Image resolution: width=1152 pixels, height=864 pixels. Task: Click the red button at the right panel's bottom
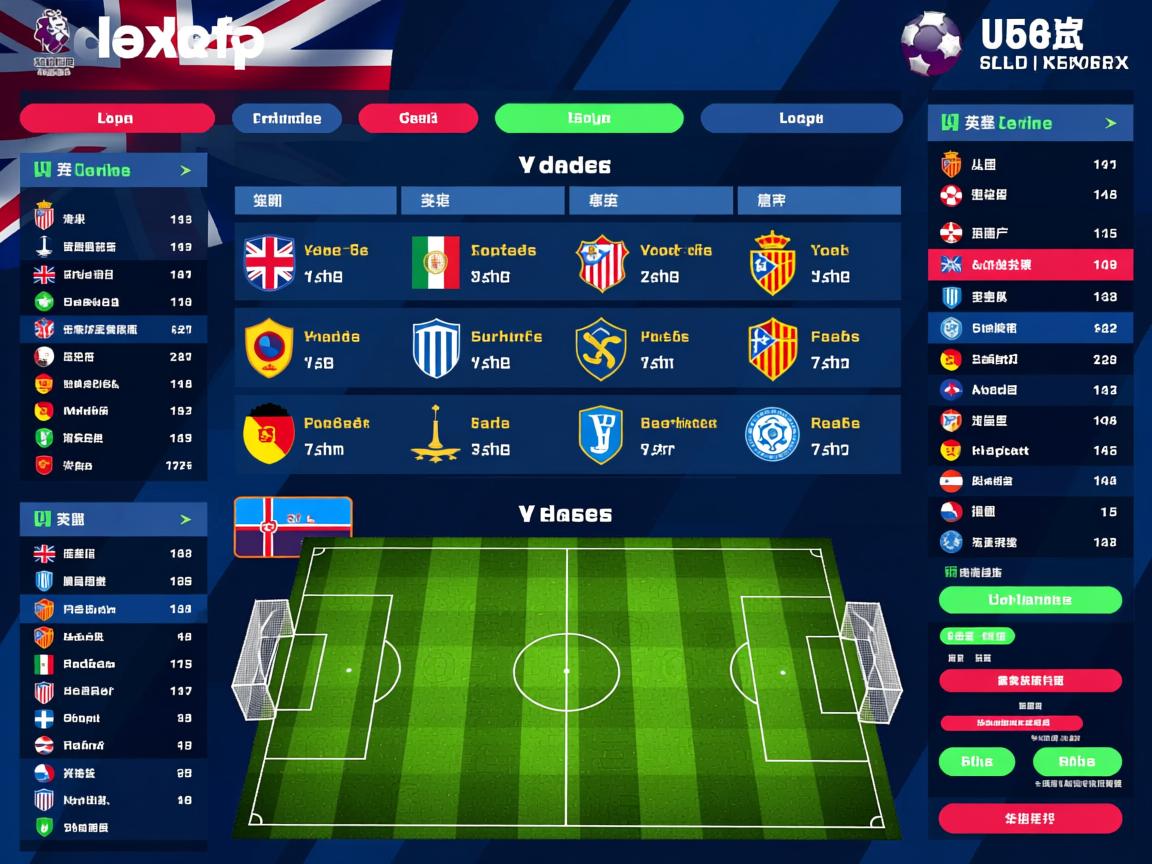[1030, 819]
